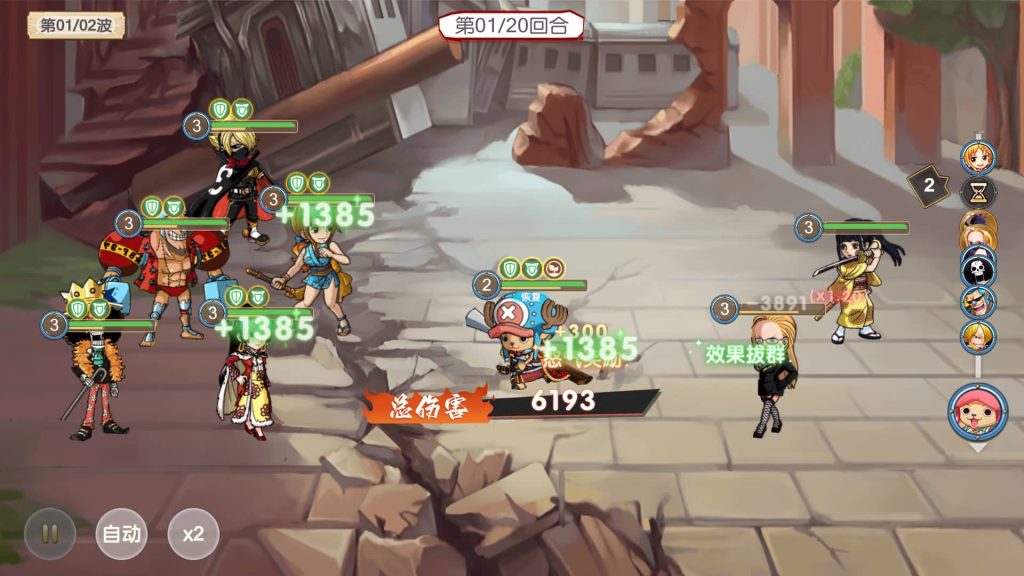Change battle speed with the x2 button
This screenshot has width=1024, height=576.
pos(193,534)
